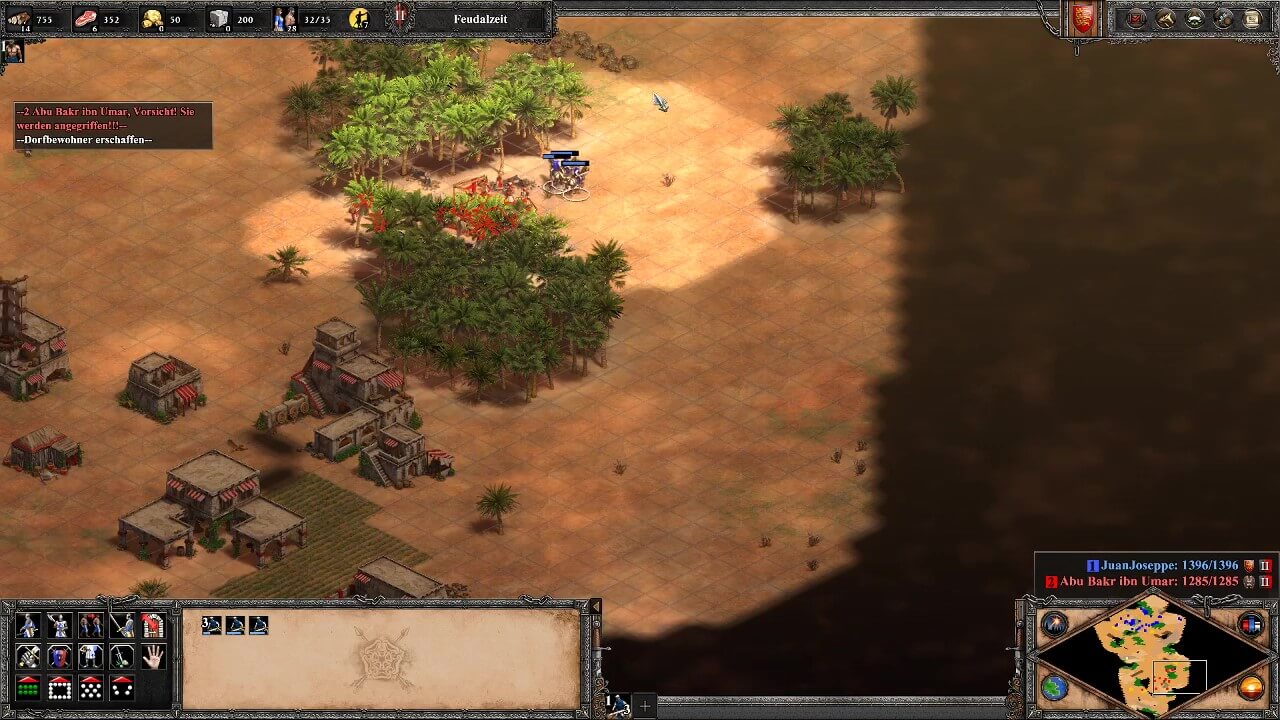Viewport: 1280px width, 720px height.
Task: Select the Guard command shield icon
Action: 58,656
